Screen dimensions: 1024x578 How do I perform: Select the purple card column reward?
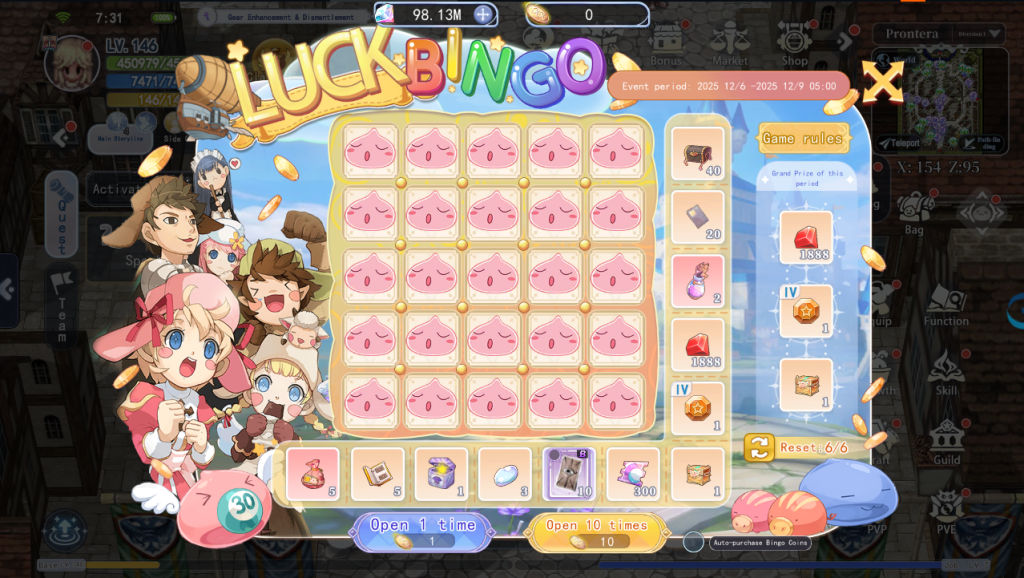(x=569, y=474)
